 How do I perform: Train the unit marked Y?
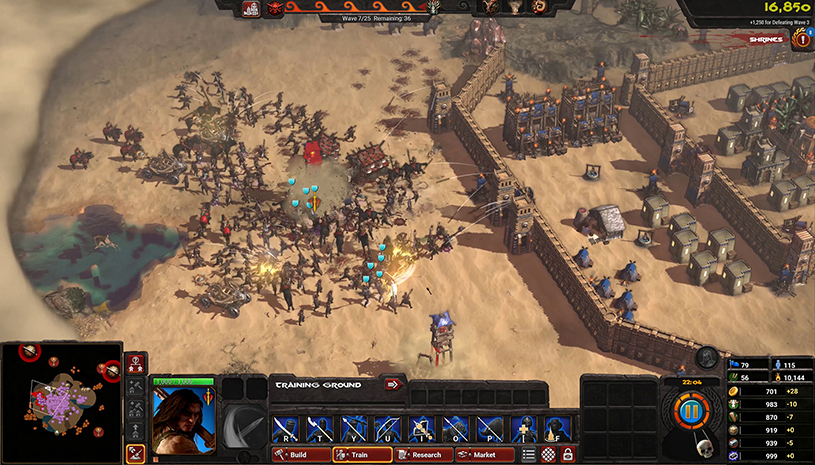tap(355, 429)
